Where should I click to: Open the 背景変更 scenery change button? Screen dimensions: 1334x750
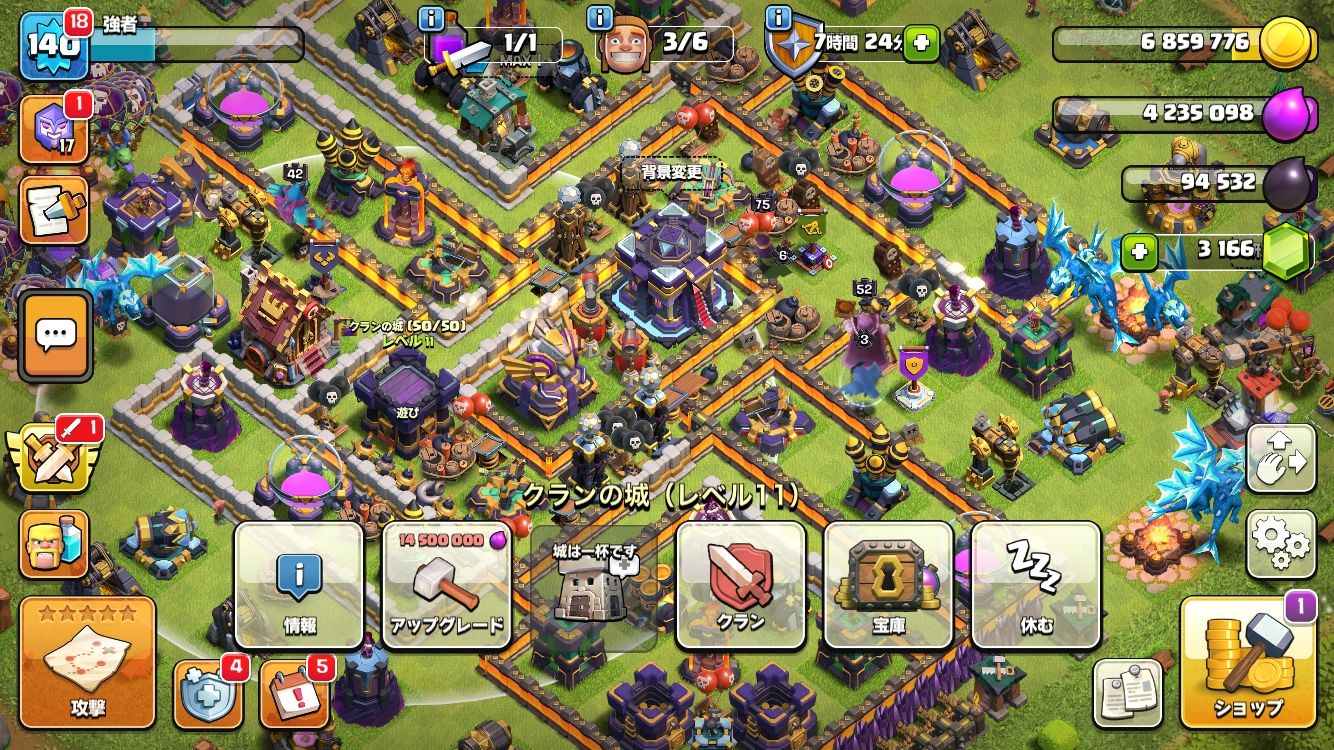click(671, 172)
